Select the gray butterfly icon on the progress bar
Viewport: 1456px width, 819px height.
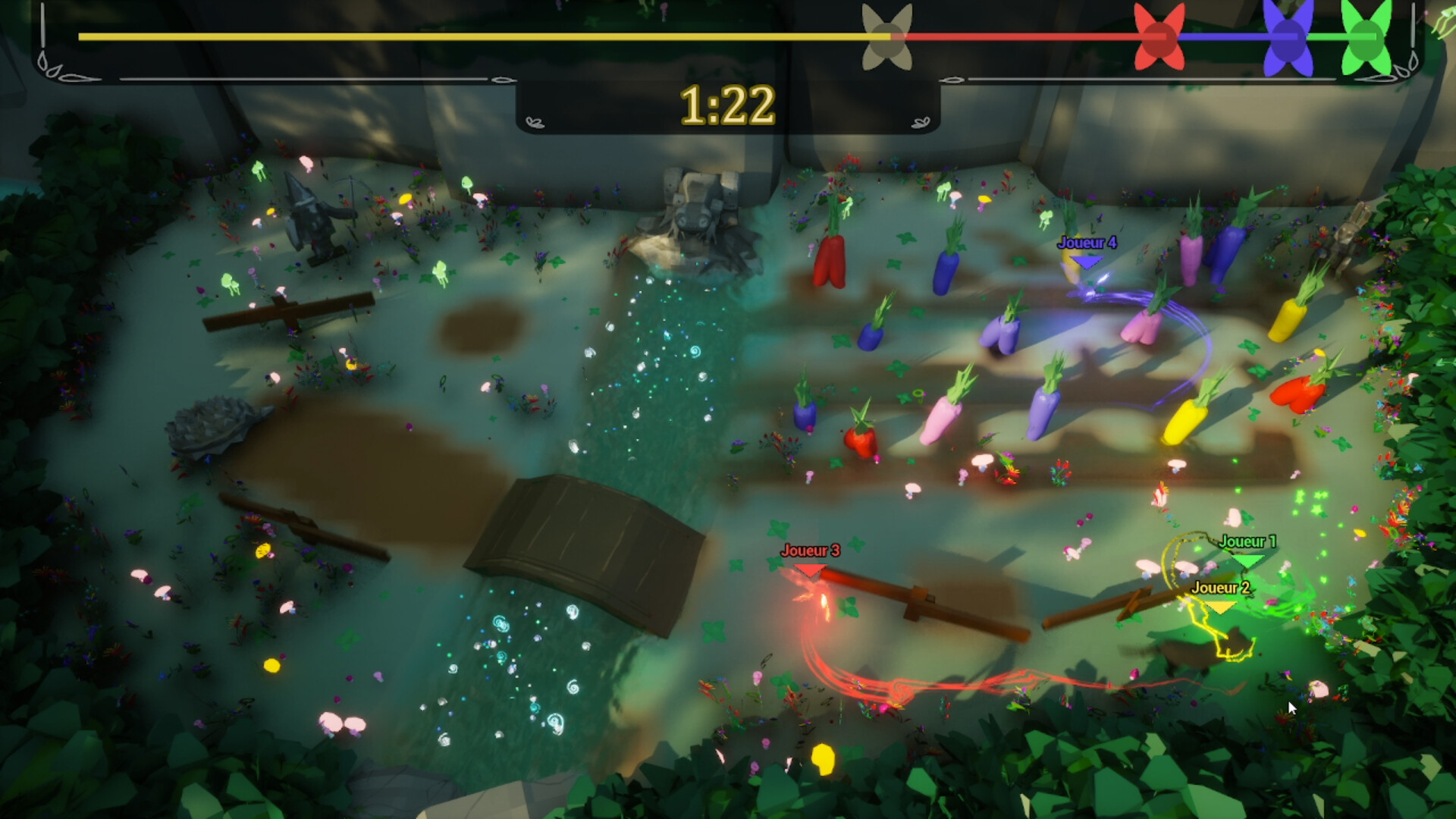[x=886, y=36]
